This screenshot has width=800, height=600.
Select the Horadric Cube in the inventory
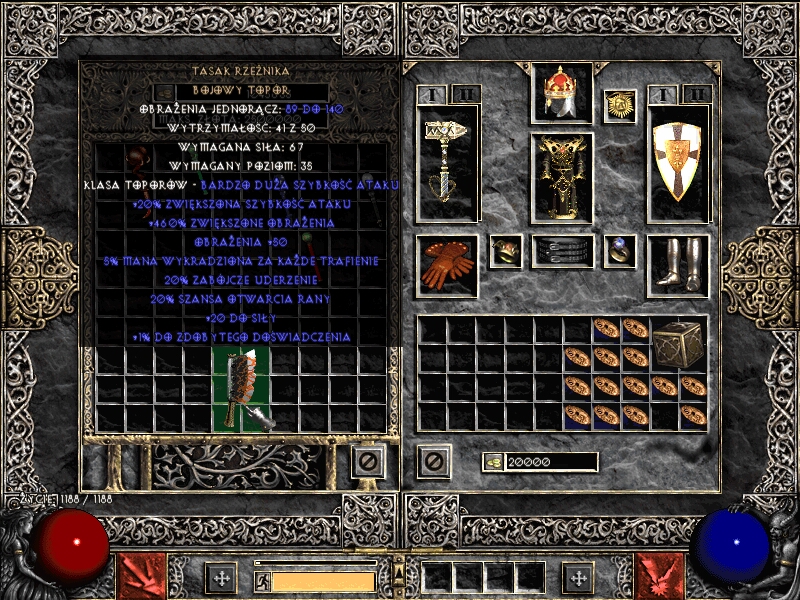[x=679, y=346]
